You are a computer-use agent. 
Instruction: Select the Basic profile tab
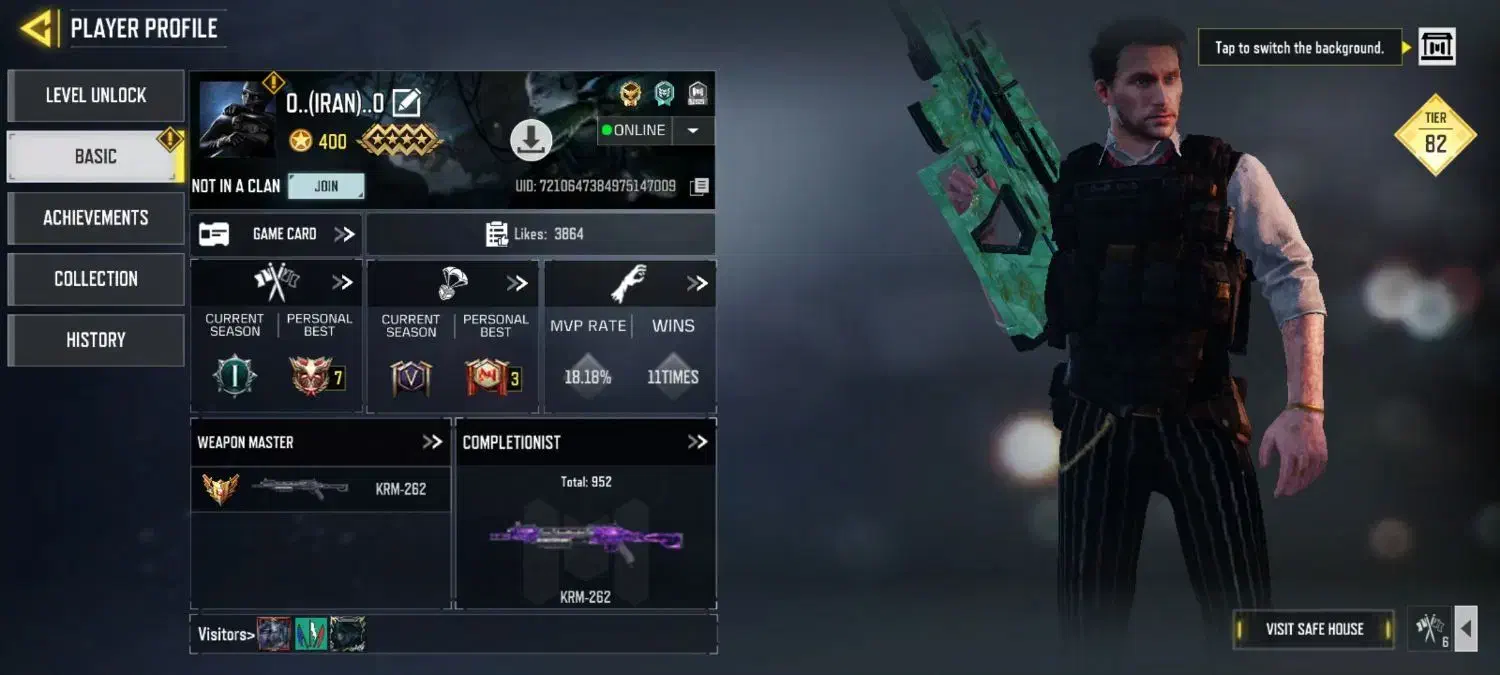[x=96, y=157]
